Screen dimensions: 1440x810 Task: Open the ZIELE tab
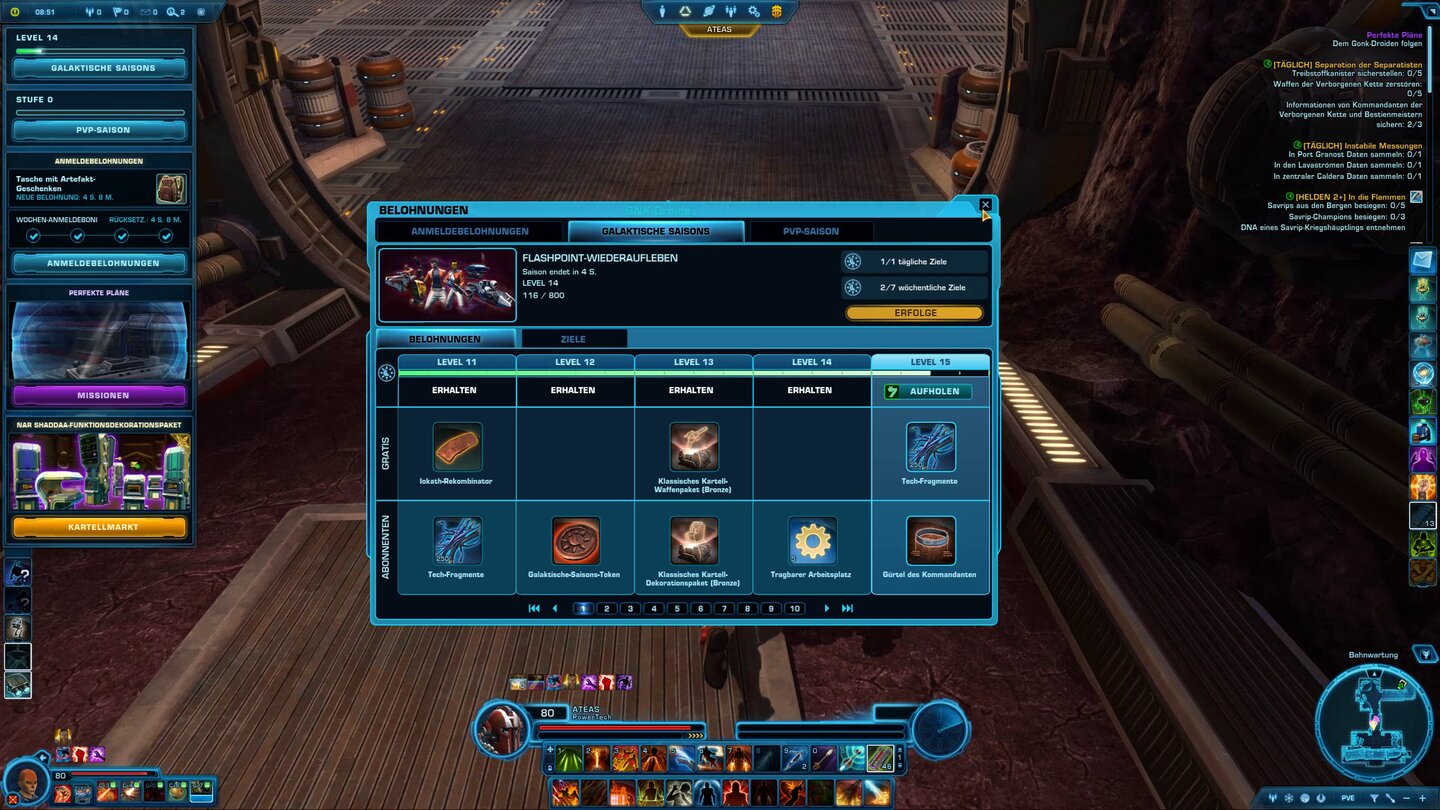click(x=574, y=338)
